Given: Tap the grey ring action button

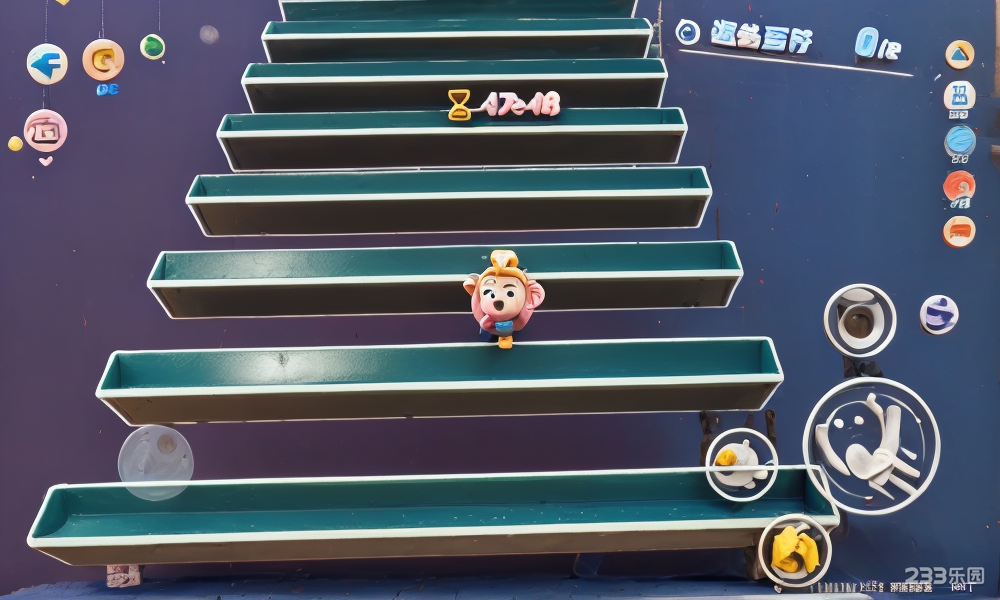Looking at the screenshot, I should [859, 320].
